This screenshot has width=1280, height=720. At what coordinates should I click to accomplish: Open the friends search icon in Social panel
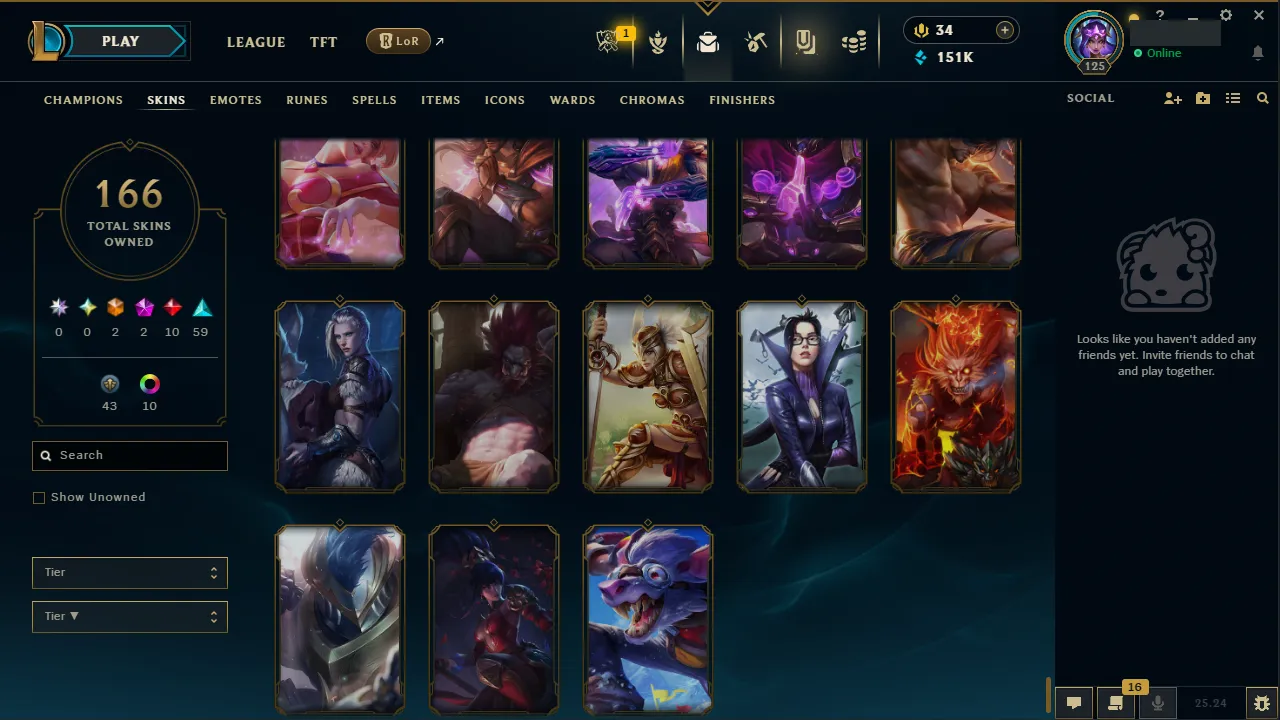coord(1262,98)
